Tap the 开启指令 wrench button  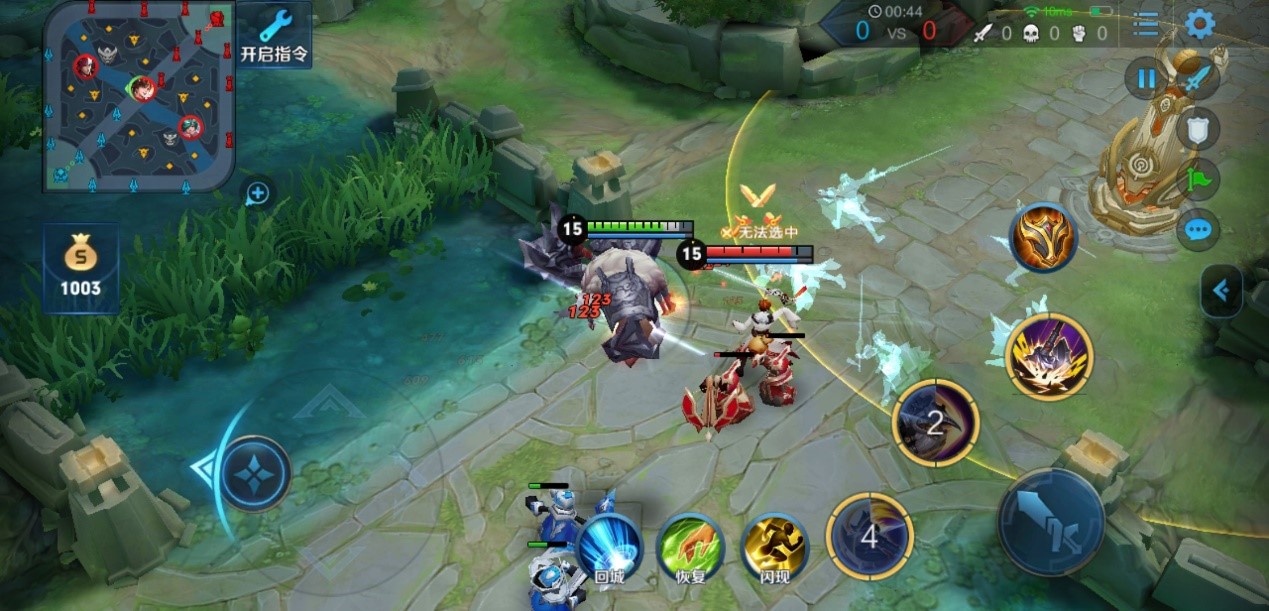point(274,34)
